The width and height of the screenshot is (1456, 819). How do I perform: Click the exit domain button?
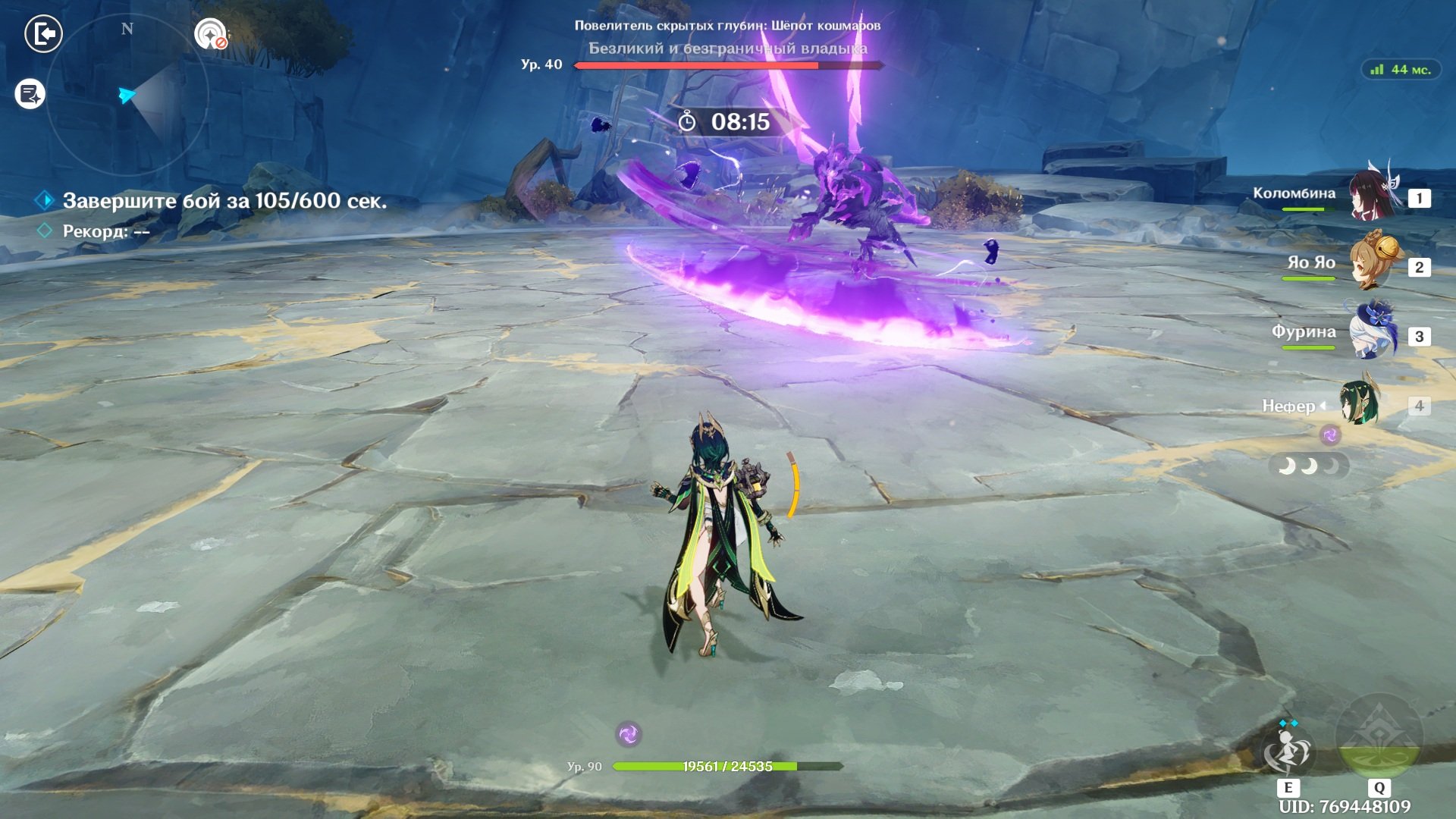pos(43,34)
